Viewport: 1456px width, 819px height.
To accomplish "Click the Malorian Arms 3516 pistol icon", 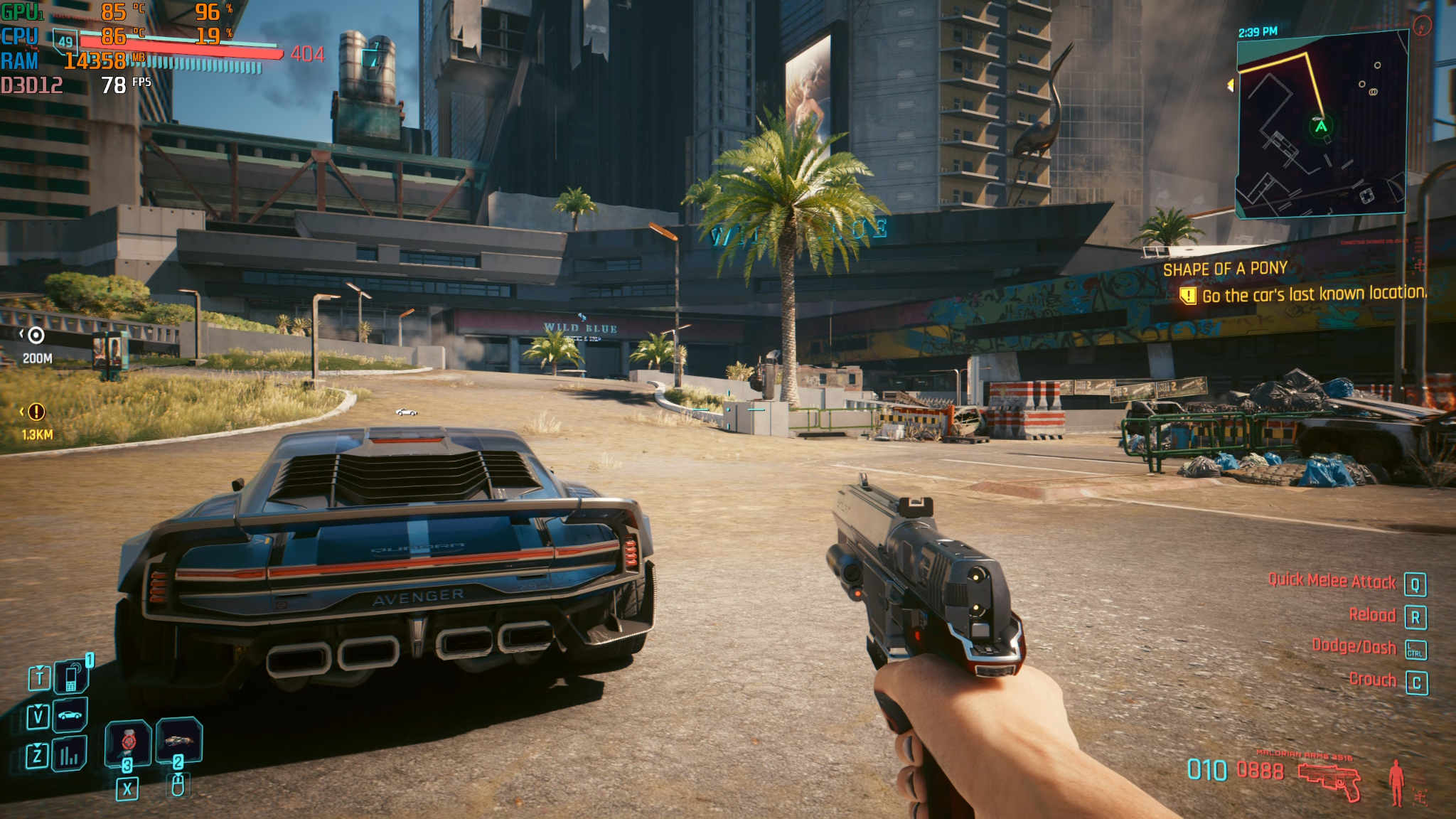I will 1329,780.
